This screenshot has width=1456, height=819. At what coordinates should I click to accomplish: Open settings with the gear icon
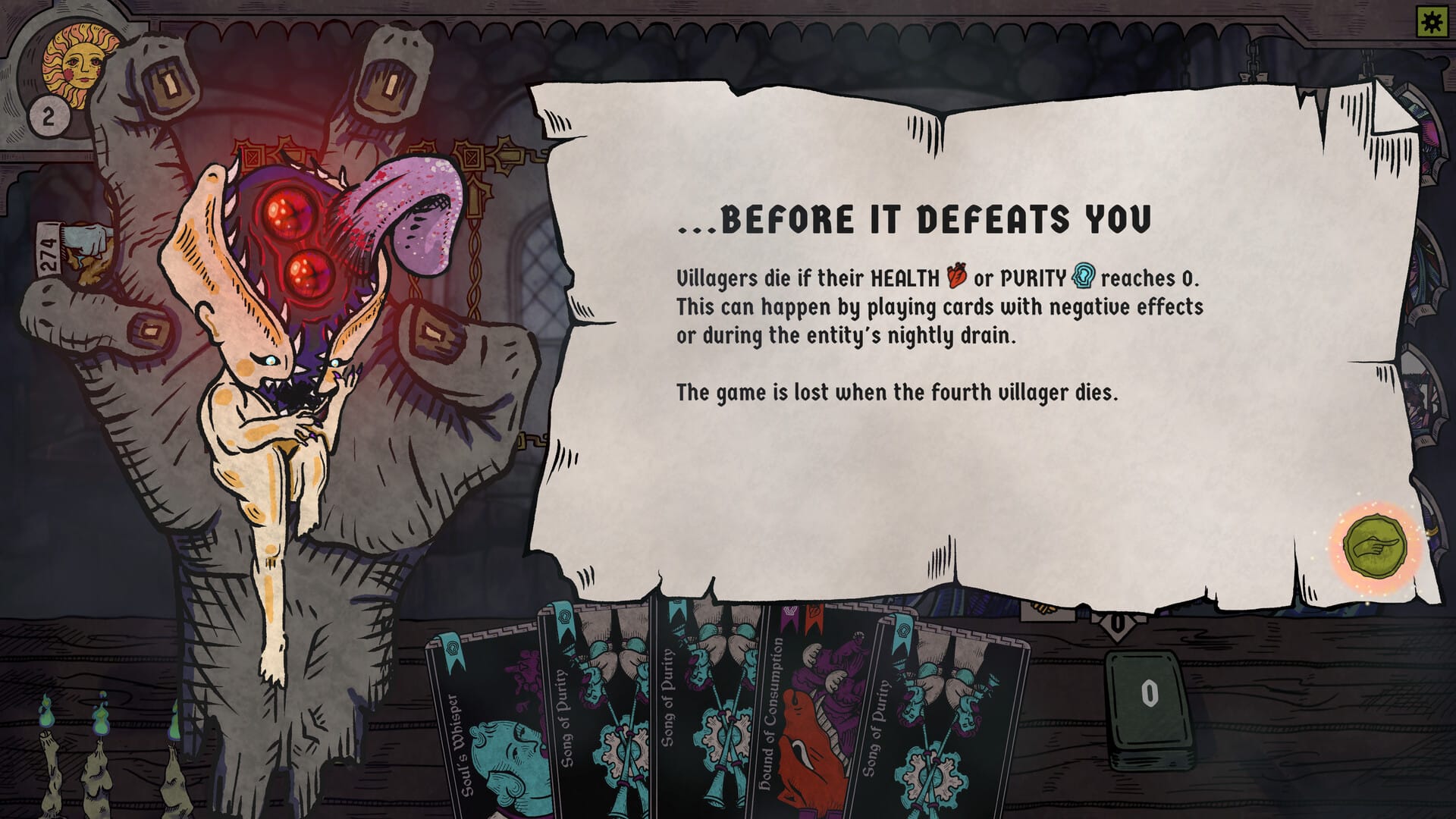(x=1431, y=23)
